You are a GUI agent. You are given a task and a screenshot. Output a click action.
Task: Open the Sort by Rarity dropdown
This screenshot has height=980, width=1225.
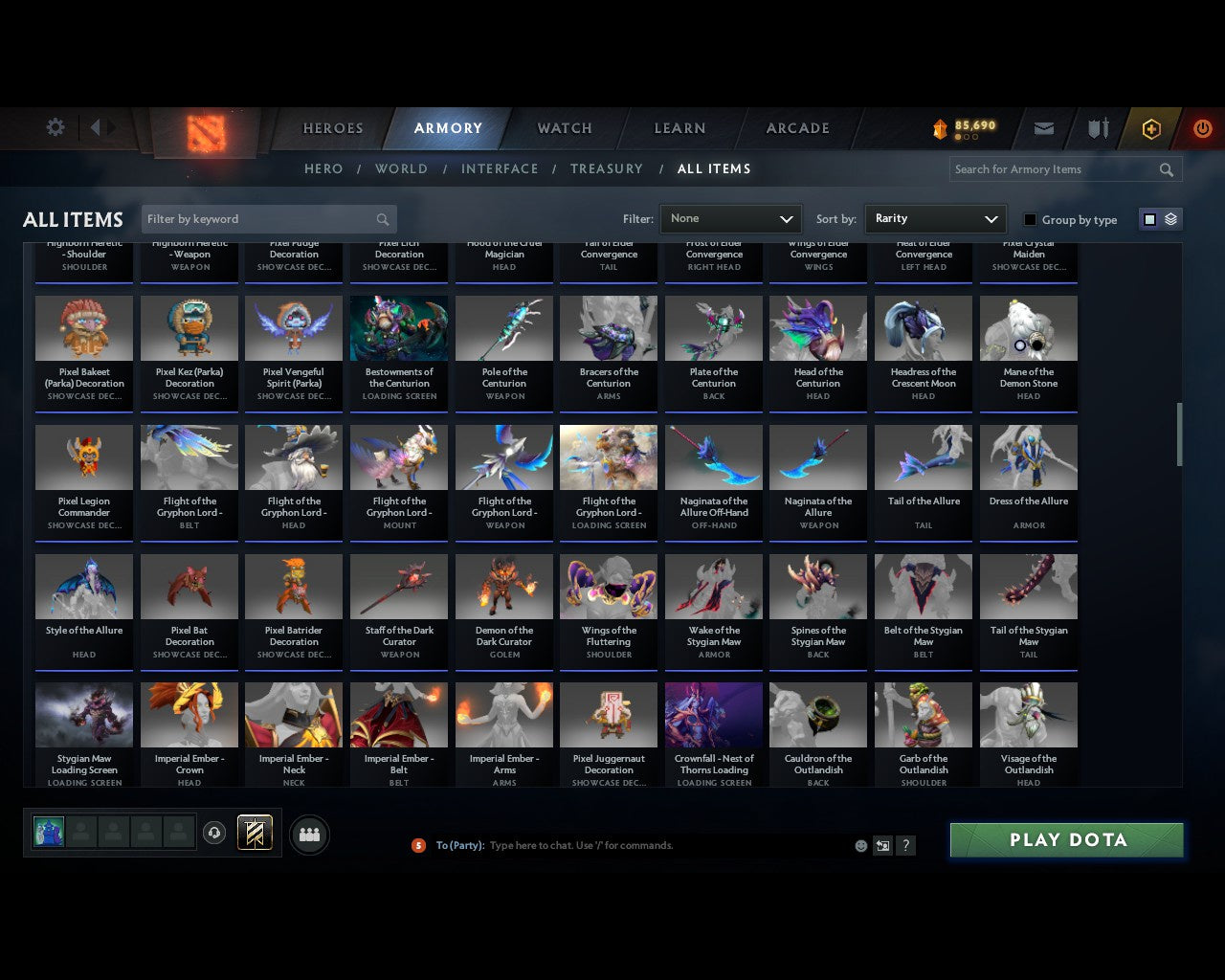[935, 219]
